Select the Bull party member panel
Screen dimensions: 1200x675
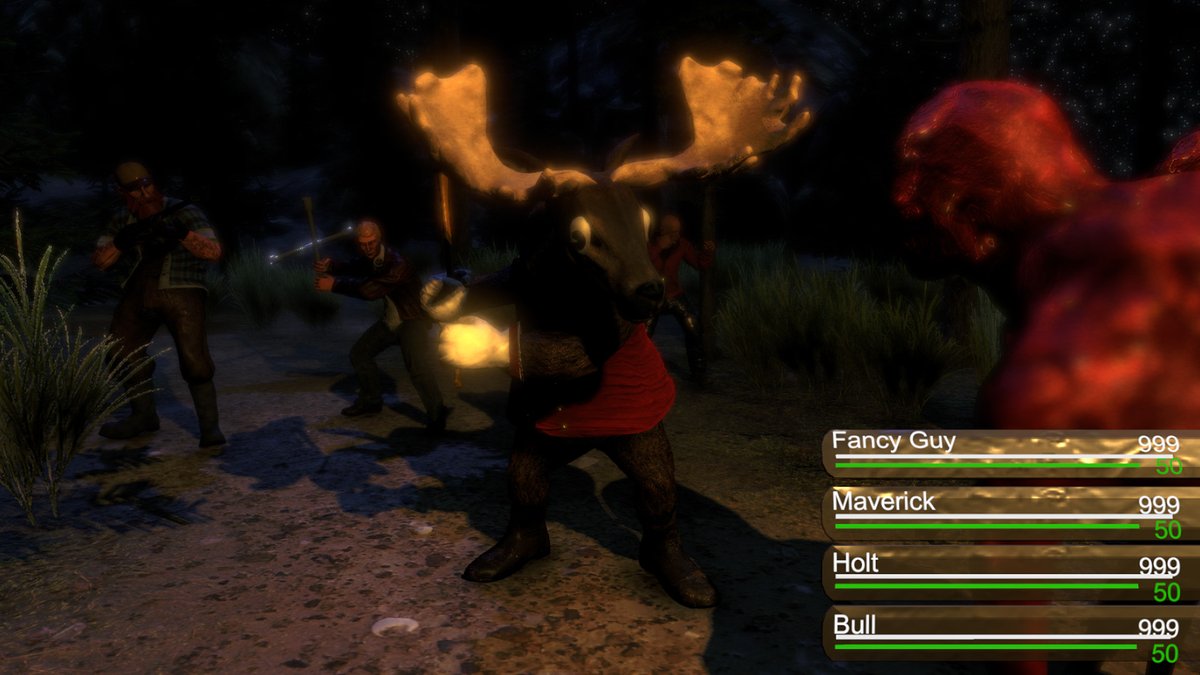click(1008, 635)
